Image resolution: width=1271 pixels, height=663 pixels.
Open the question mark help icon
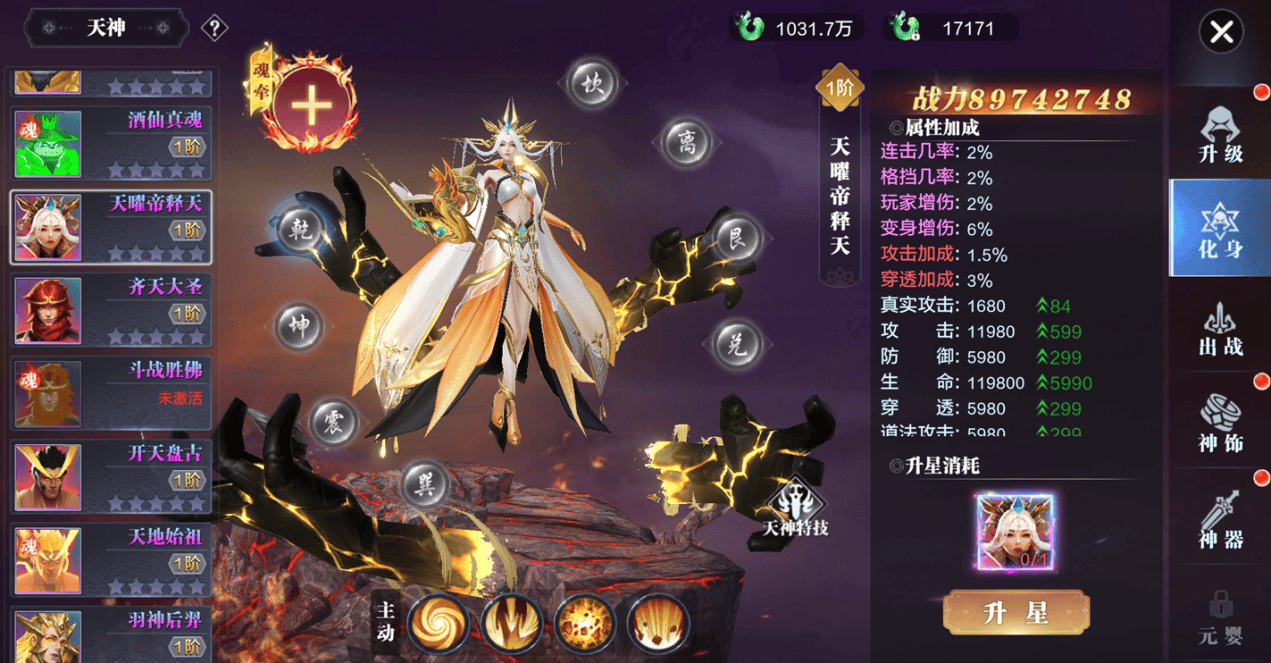pos(214,28)
